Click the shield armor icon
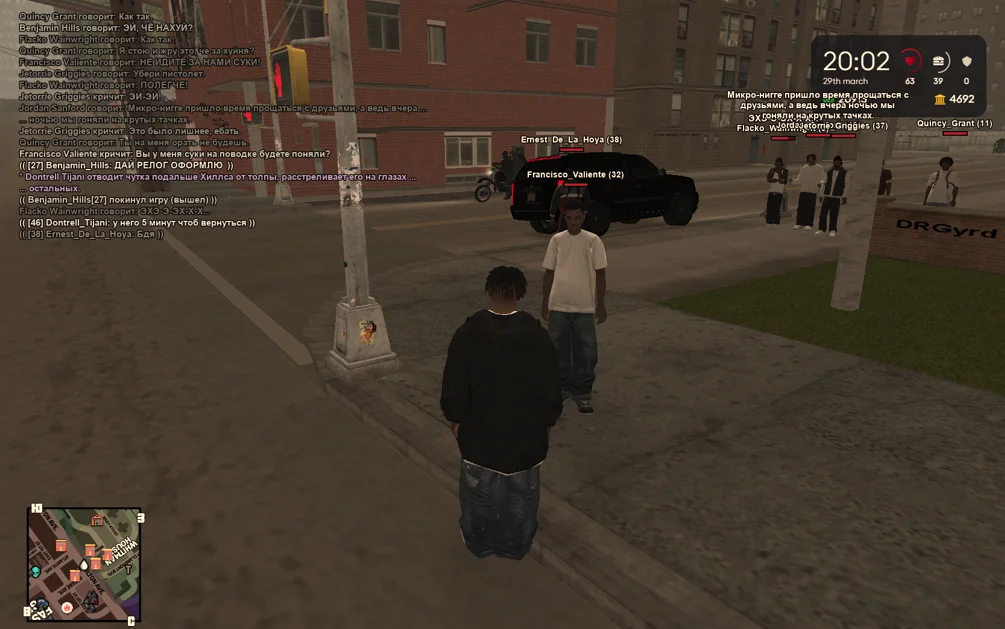The height and width of the screenshot is (629, 1005). coord(966,61)
